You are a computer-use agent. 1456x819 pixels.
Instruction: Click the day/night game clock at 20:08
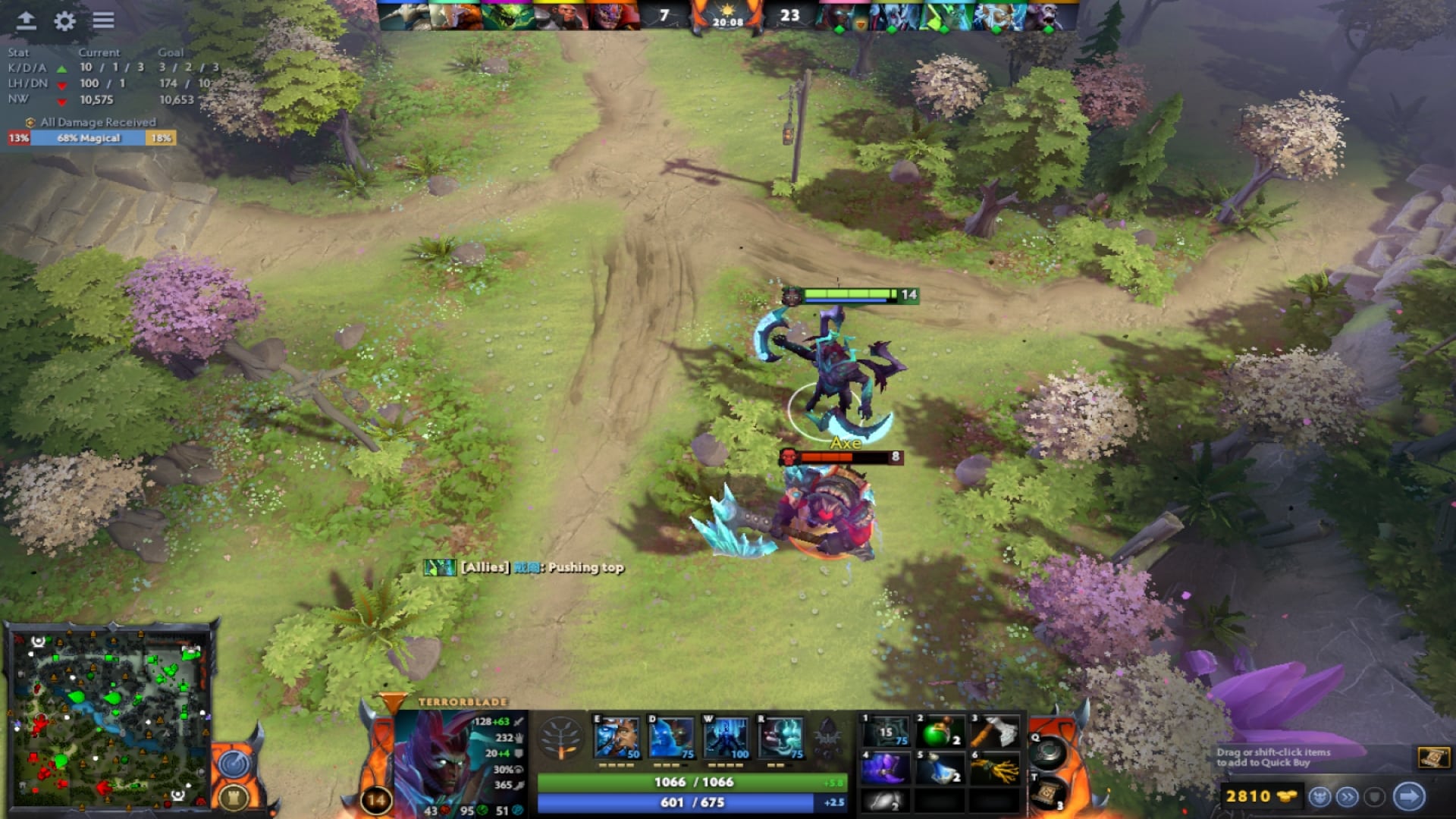(x=730, y=21)
